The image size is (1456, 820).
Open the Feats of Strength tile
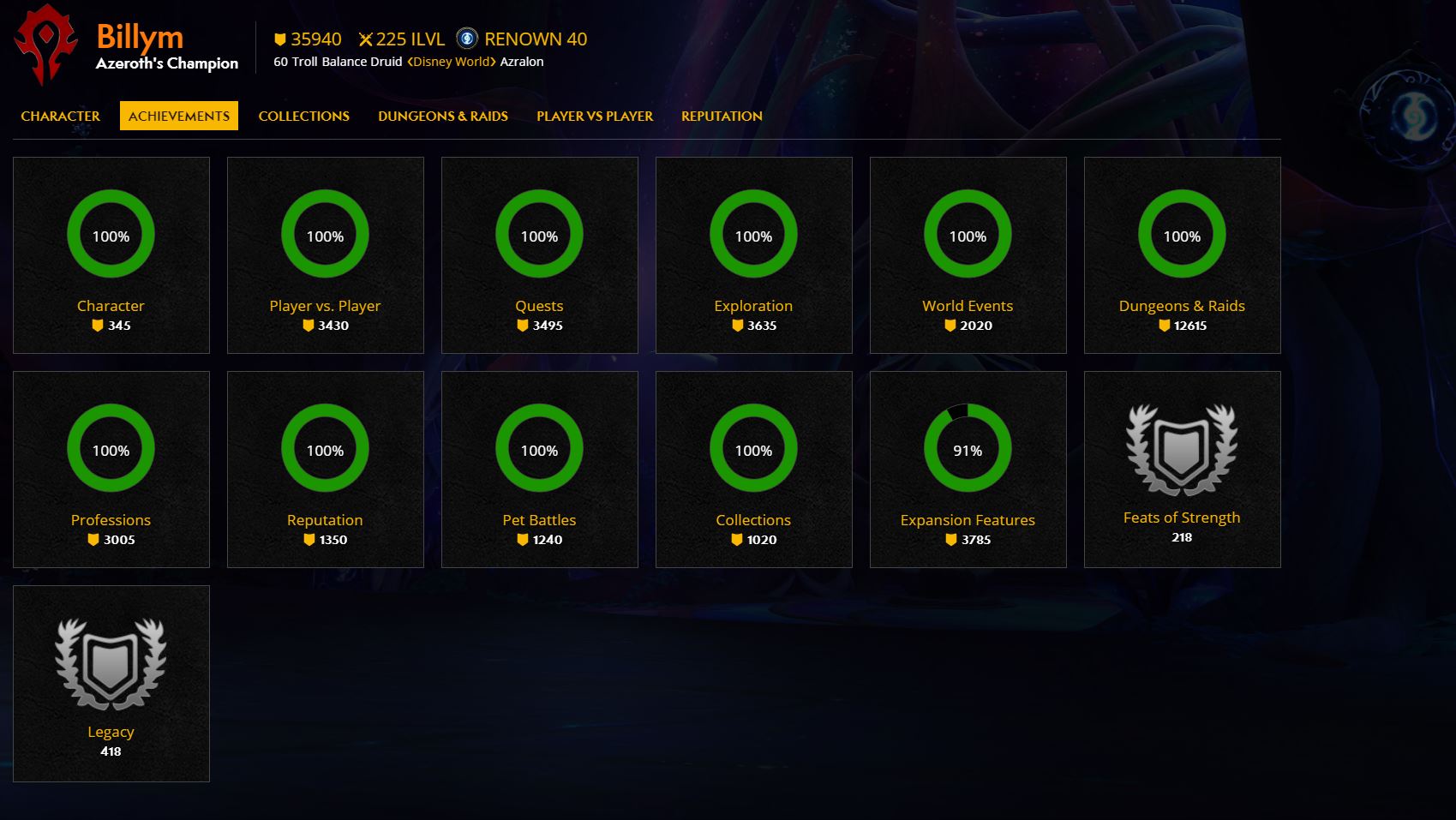coord(1183,470)
